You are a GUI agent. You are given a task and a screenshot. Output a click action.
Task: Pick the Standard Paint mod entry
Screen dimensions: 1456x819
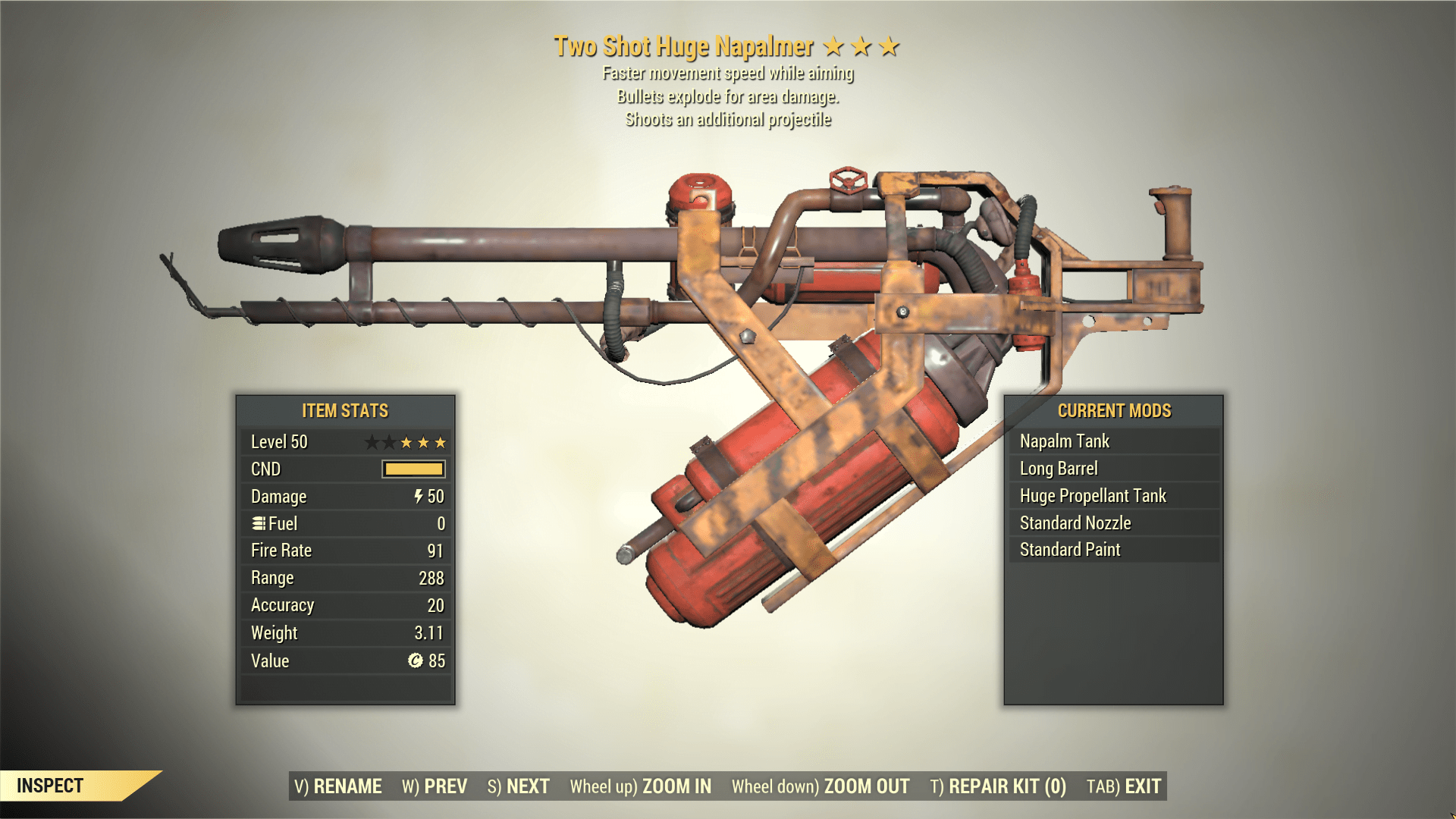(1113, 550)
